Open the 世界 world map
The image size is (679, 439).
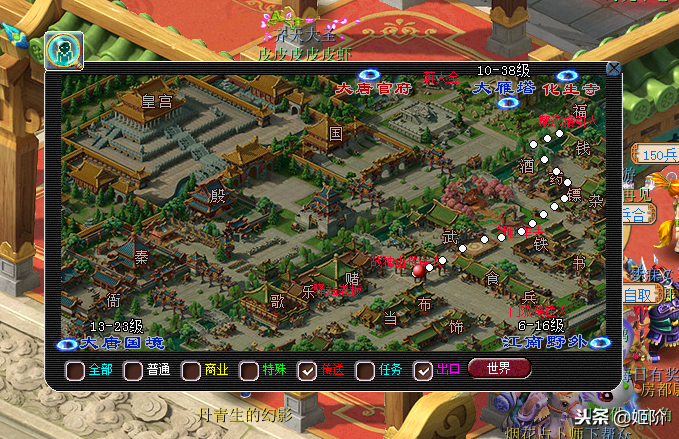499,368
